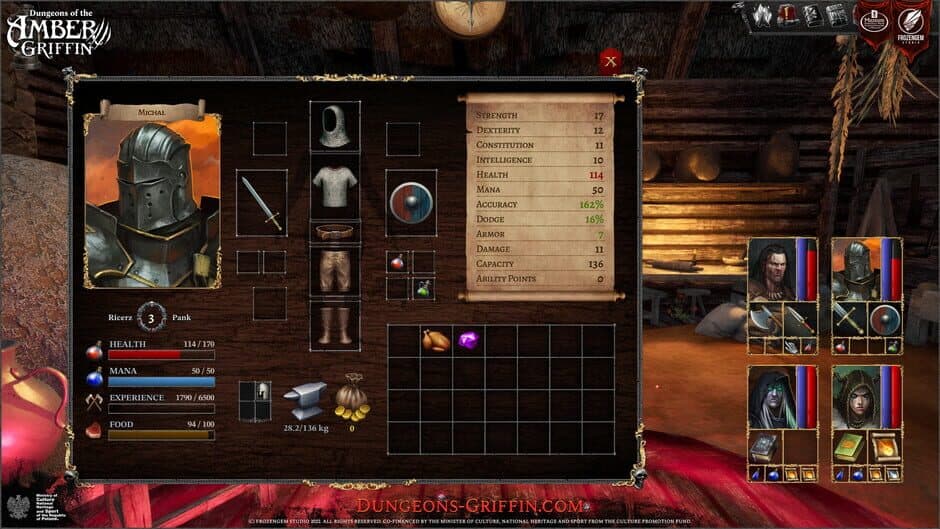
Task: Use the fire scroll in party panel
Action: (x=884, y=447)
